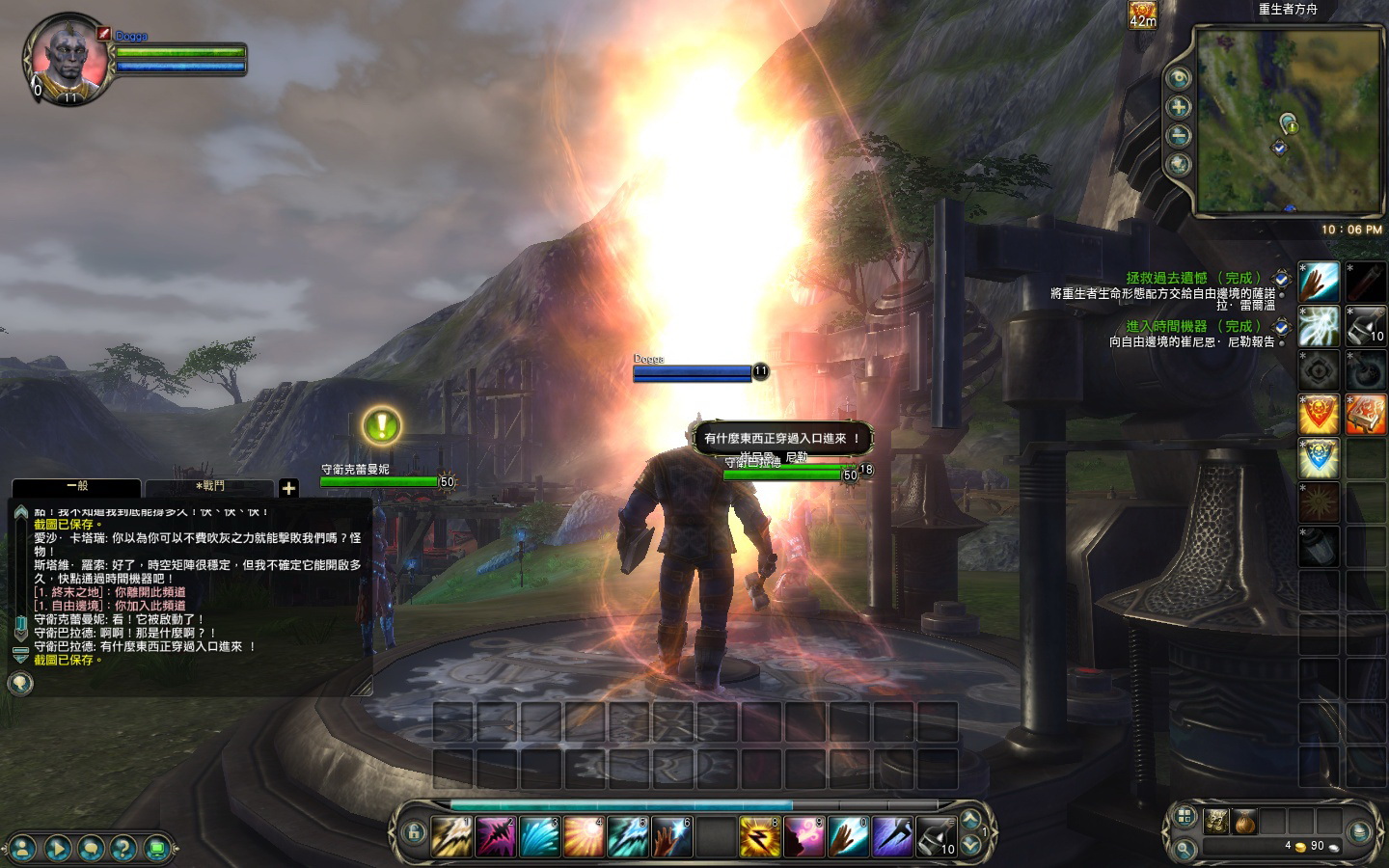Activate the magenta spike ability in slot 2

496,836
